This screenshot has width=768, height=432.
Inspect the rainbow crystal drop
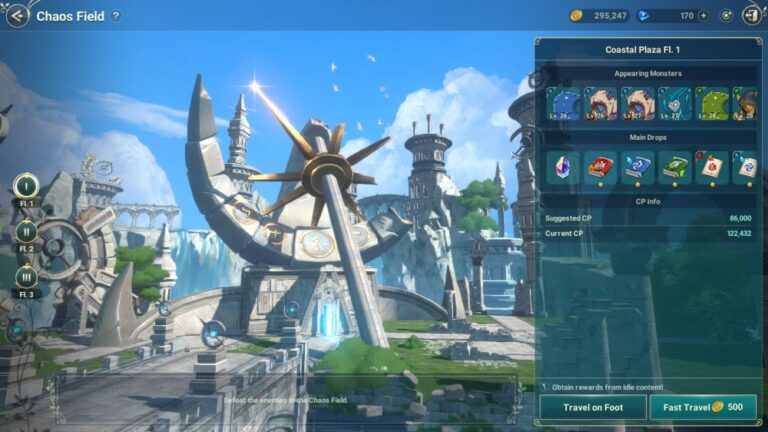562,167
